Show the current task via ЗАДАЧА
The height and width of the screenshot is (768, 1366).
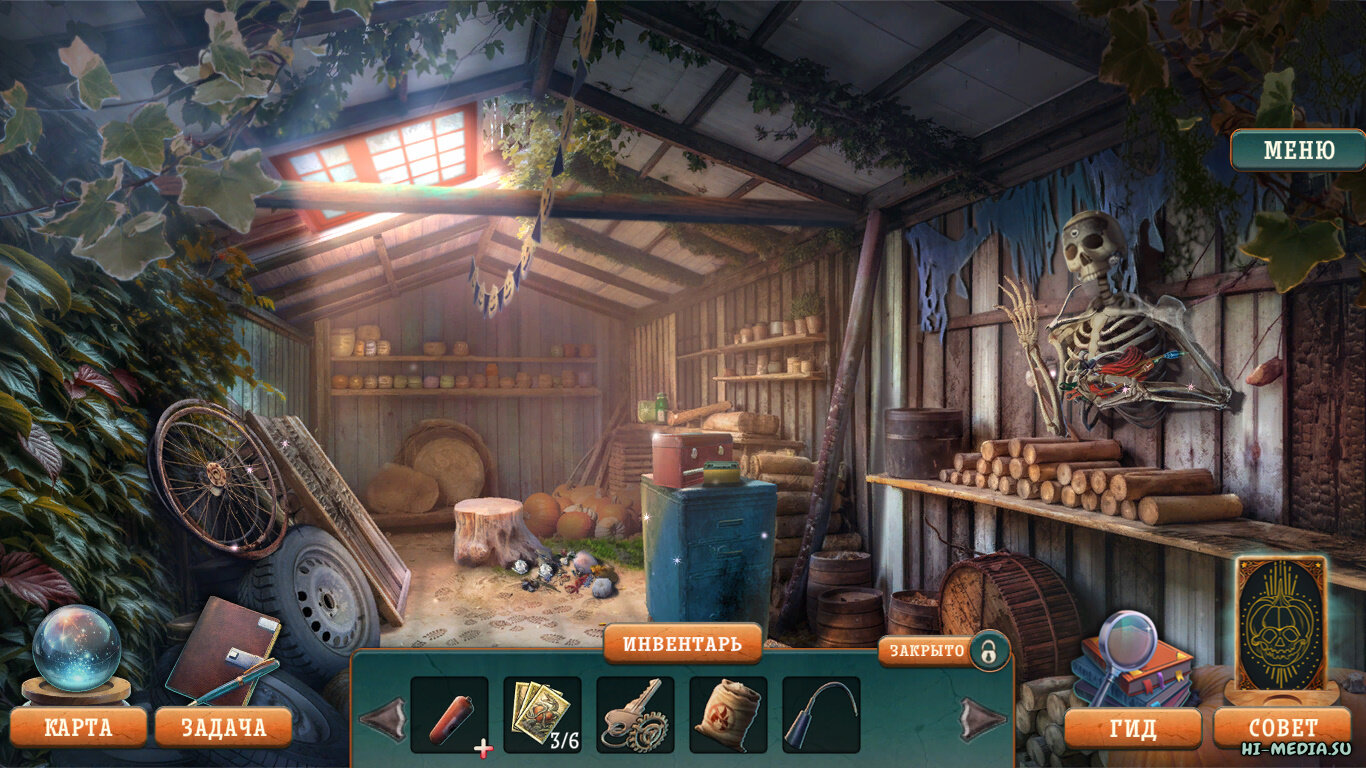223,727
